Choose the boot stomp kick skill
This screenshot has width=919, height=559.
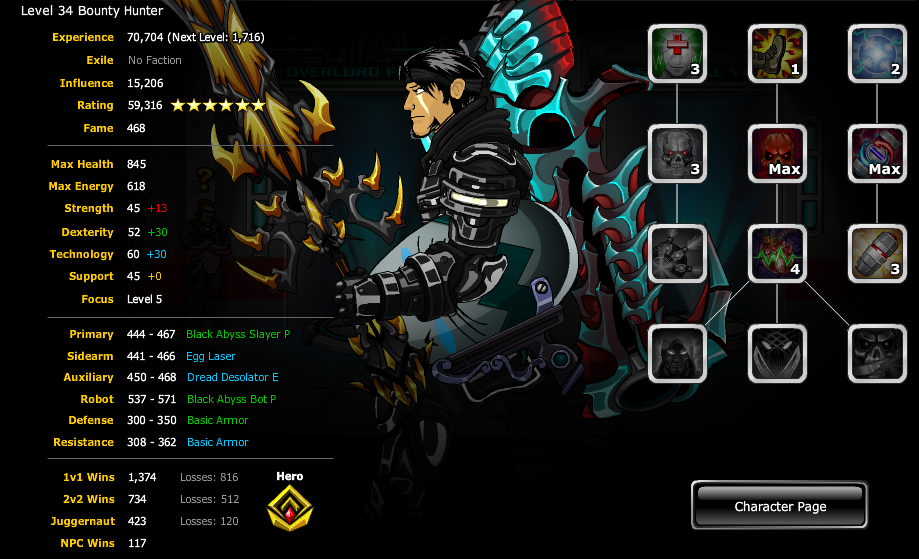pos(777,54)
